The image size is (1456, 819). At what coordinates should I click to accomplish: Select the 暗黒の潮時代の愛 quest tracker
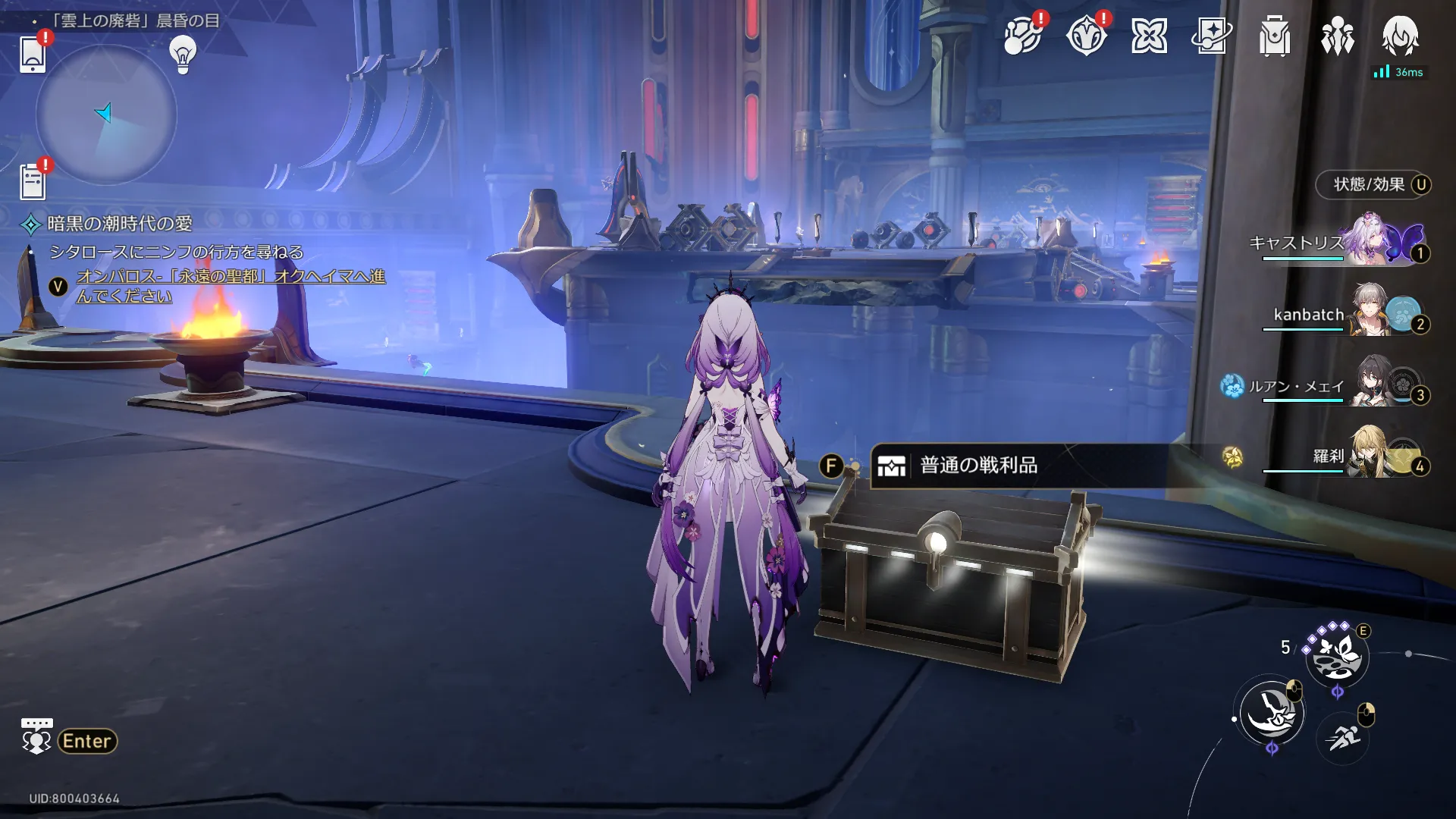coord(120,224)
